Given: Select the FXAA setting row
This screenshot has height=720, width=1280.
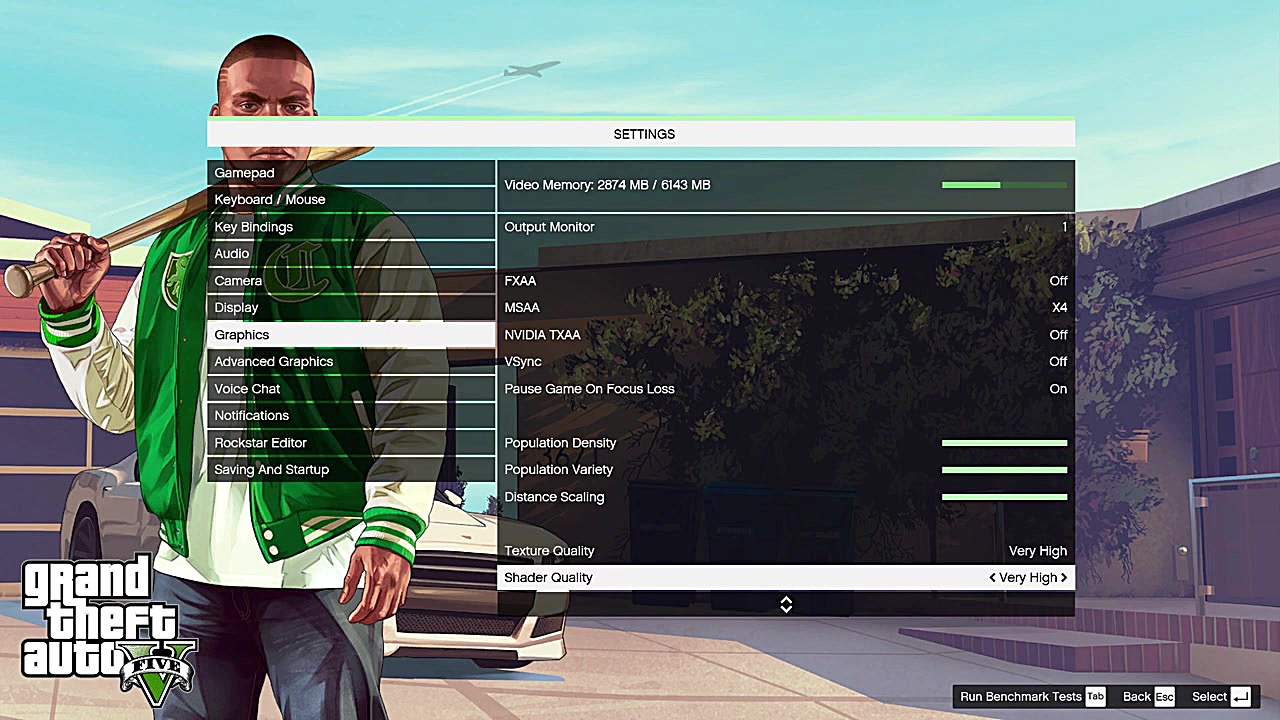Looking at the screenshot, I should click(785, 281).
